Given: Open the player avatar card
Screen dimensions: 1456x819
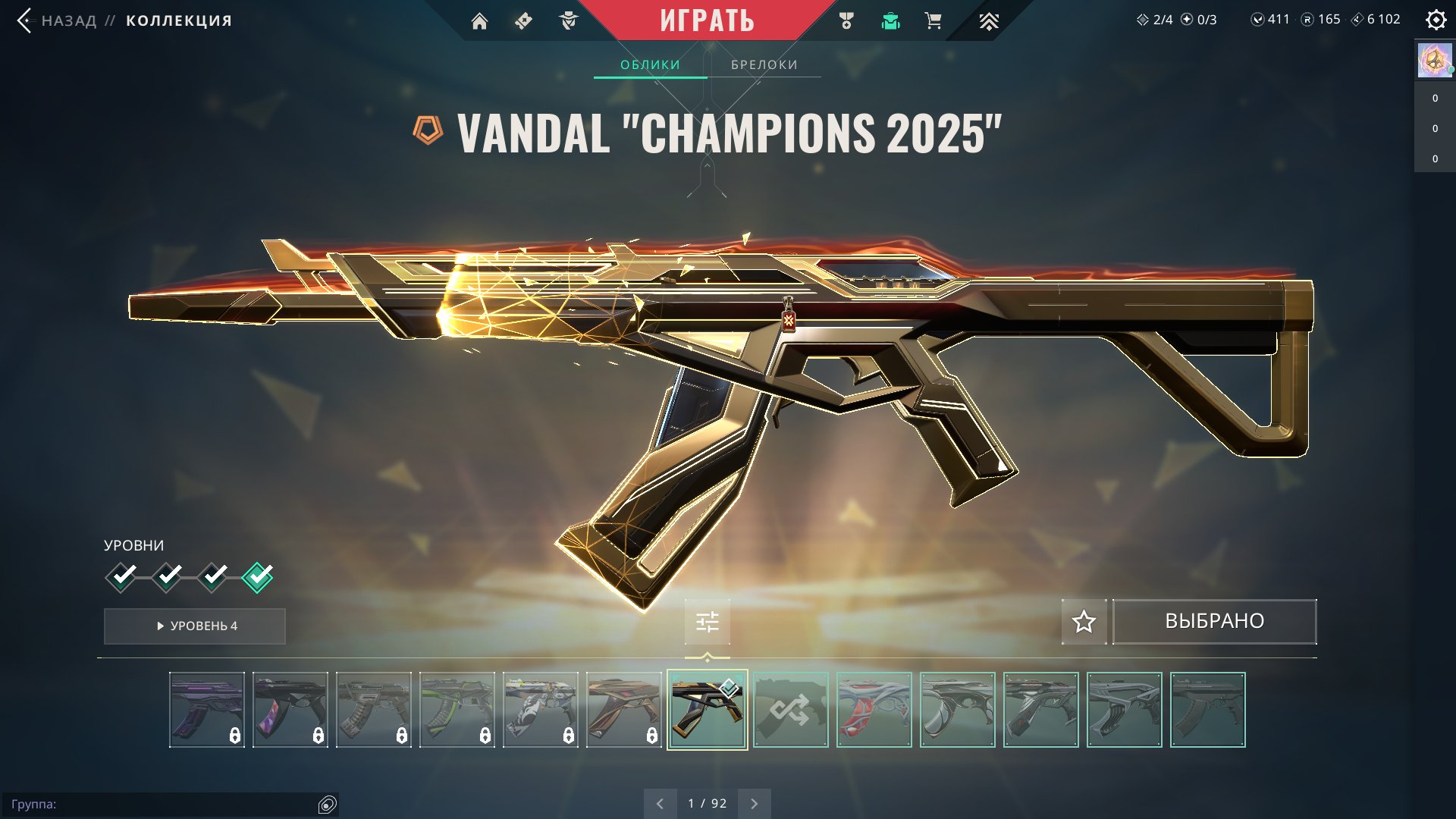Looking at the screenshot, I should pyautogui.click(x=1434, y=60).
